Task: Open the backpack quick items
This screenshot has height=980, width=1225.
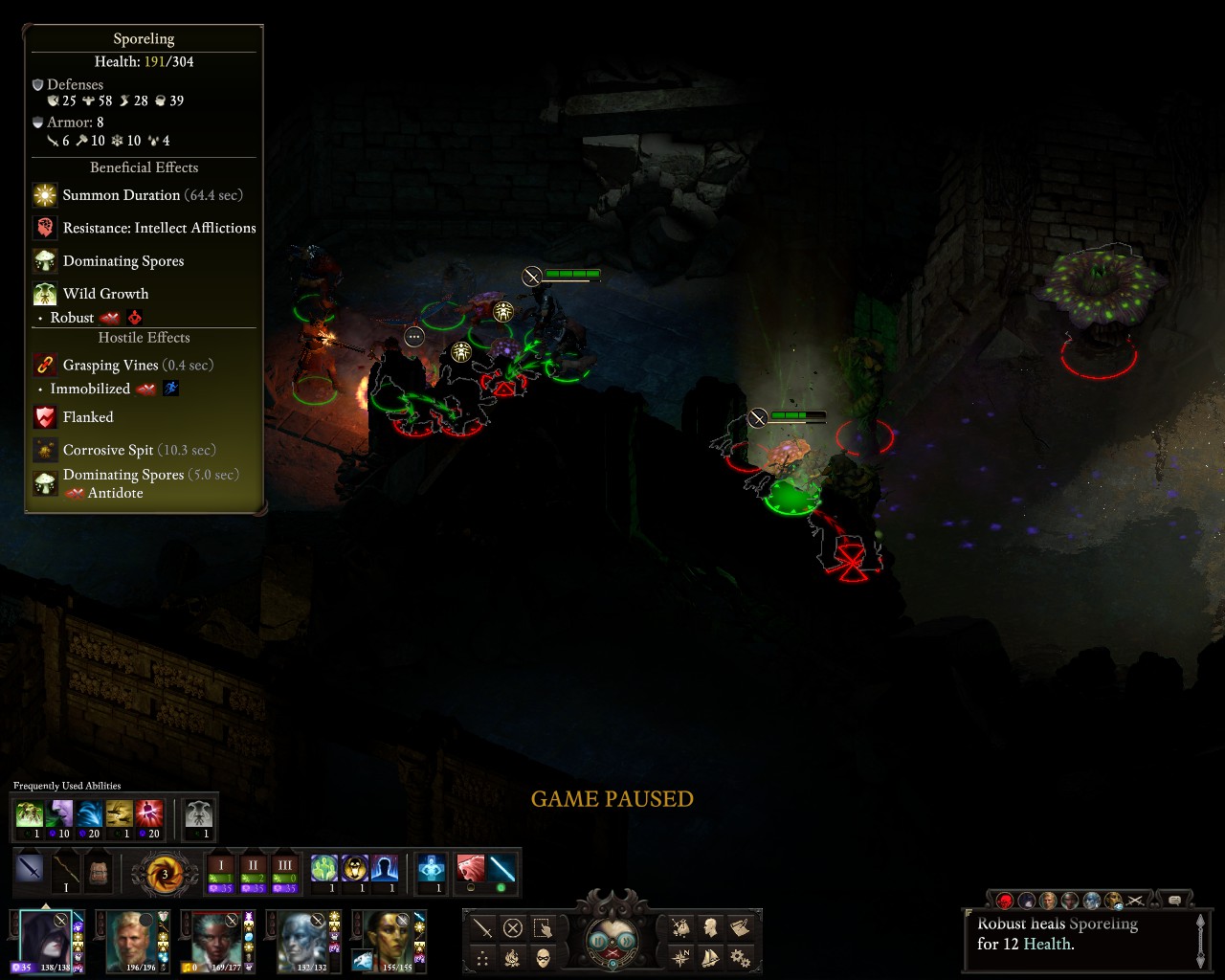Action: click(99, 873)
